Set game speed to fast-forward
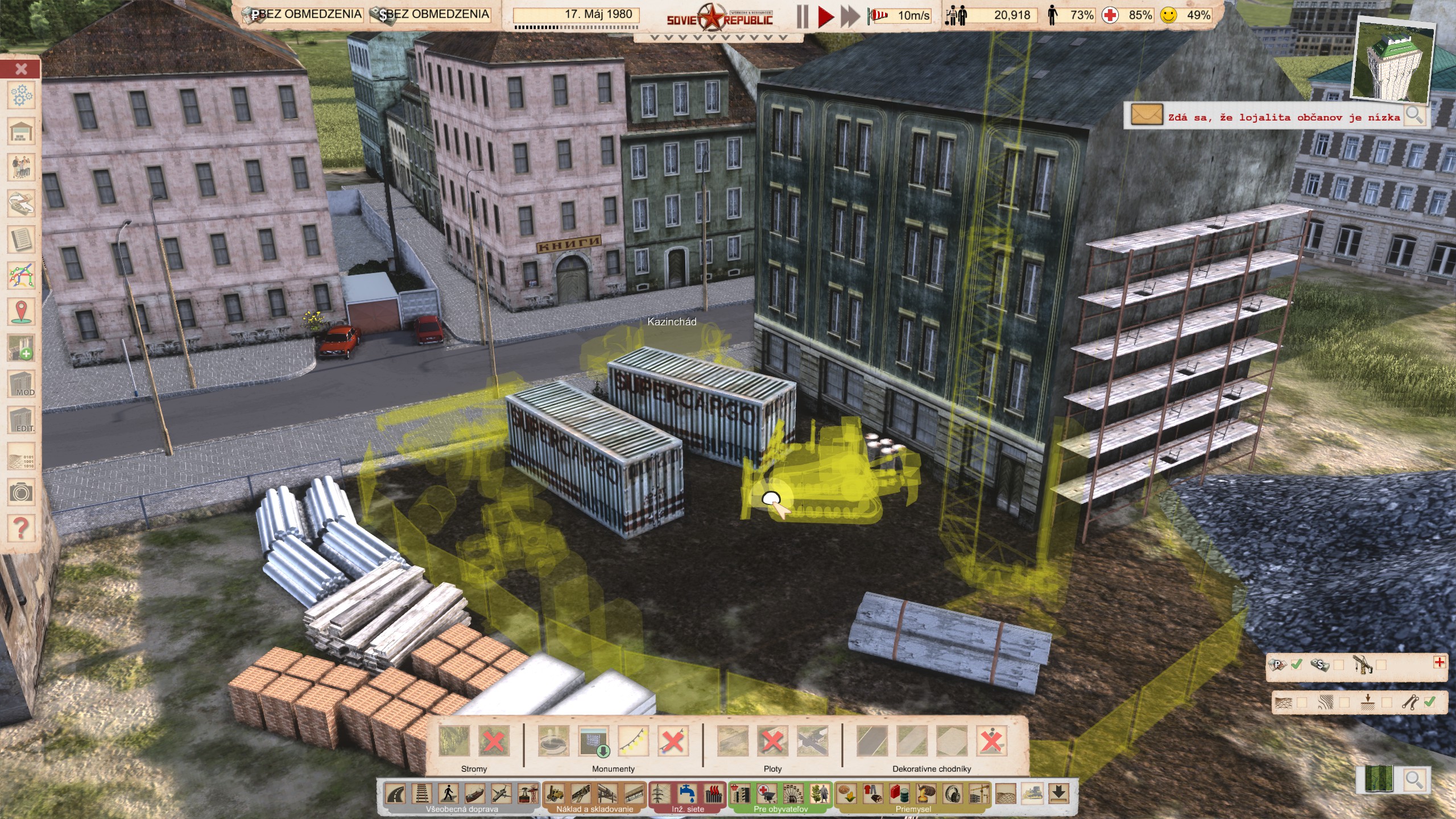 [x=850, y=16]
